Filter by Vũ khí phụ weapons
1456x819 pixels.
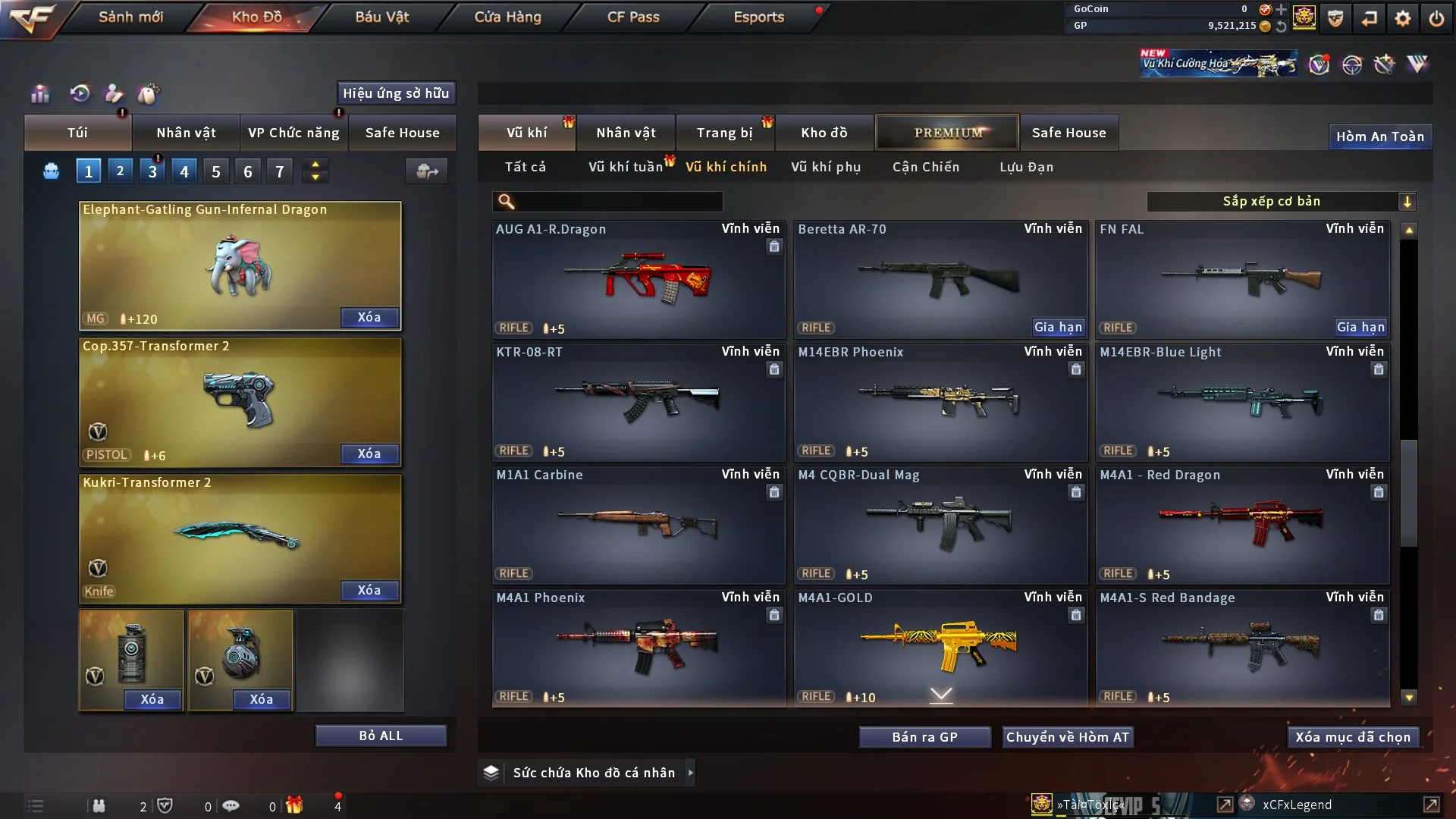[826, 167]
